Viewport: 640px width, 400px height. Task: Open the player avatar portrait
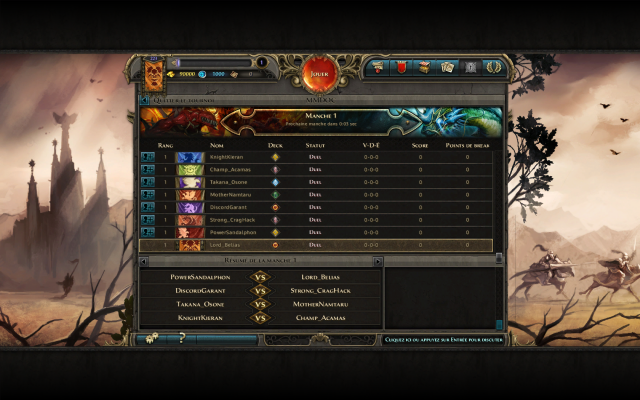(x=154, y=74)
